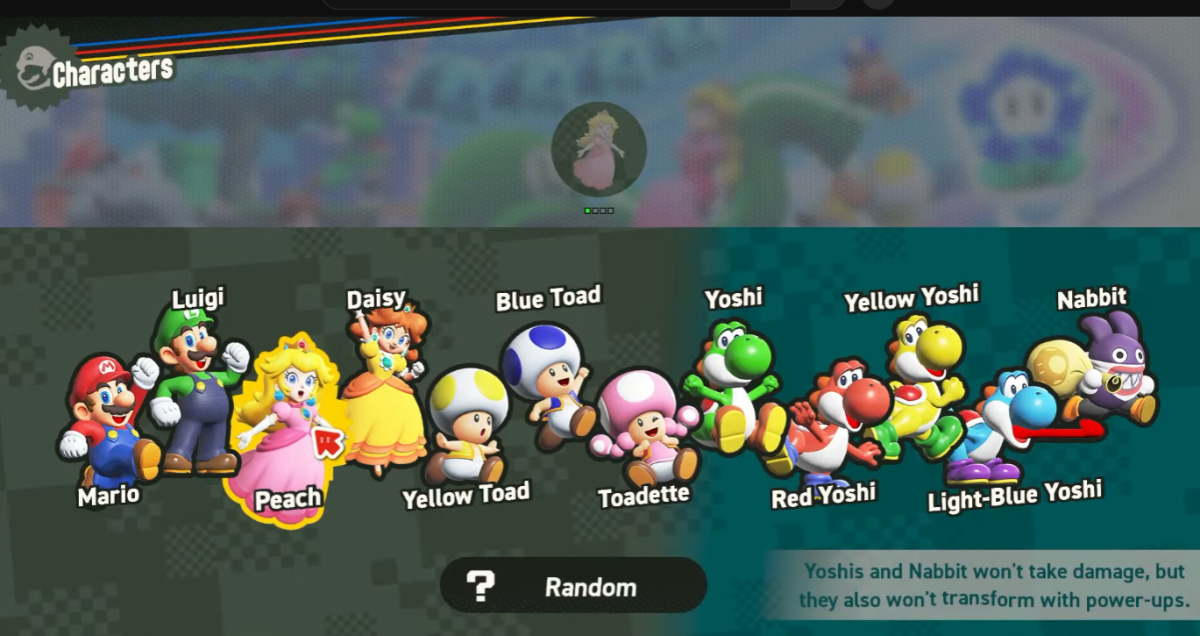This screenshot has height=636, width=1200.
Task: Click the Random character button
Action: click(x=573, y=586)
